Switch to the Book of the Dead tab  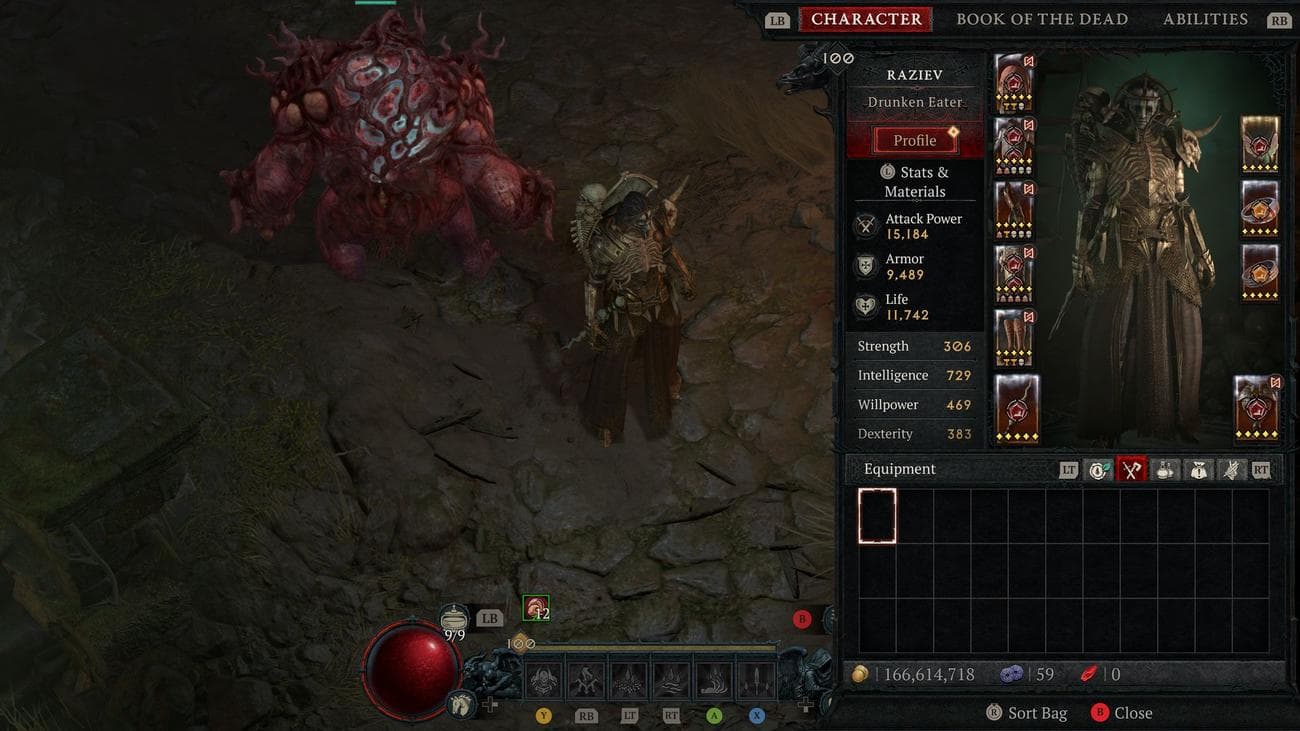1042,18
